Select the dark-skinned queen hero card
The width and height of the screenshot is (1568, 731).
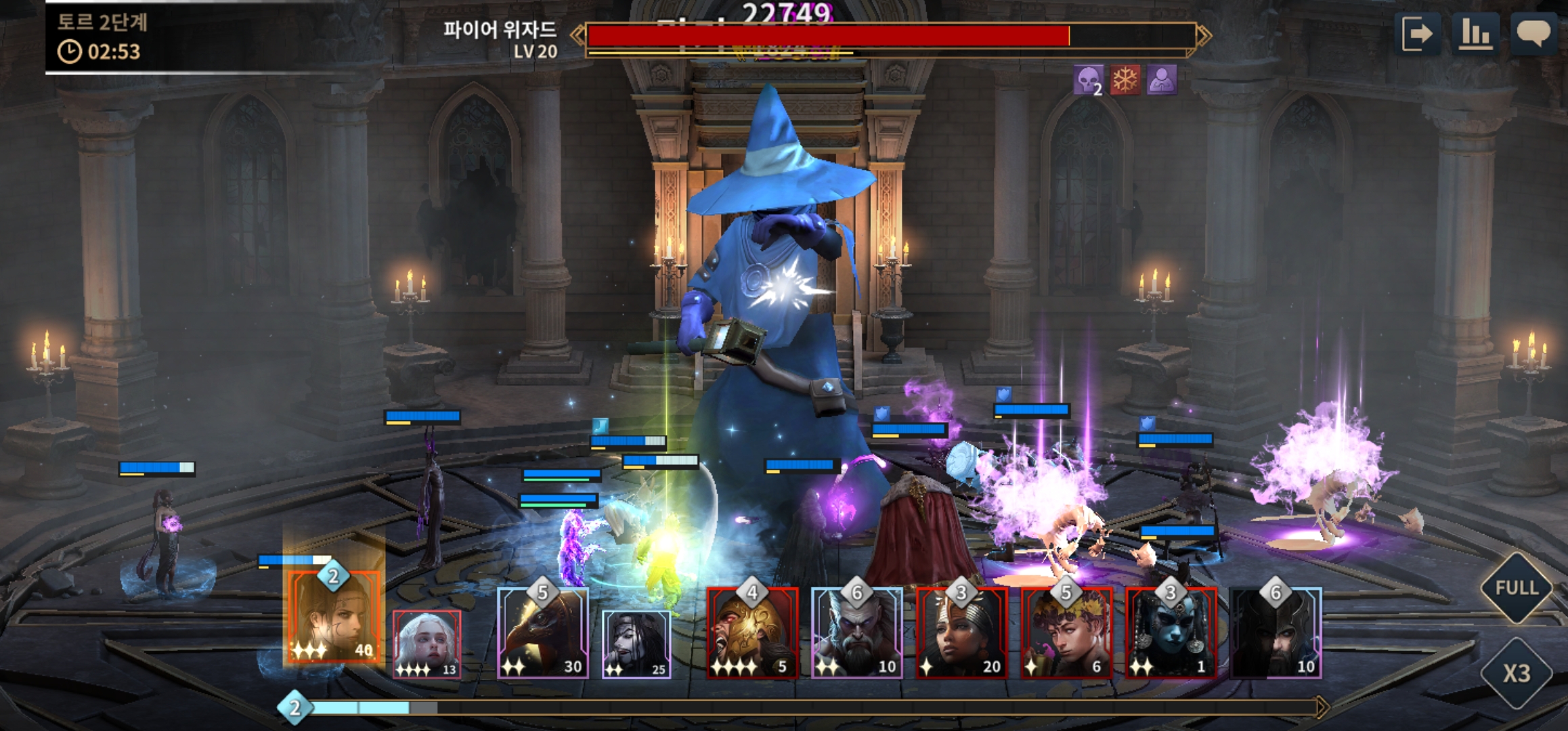pos(961,633)
